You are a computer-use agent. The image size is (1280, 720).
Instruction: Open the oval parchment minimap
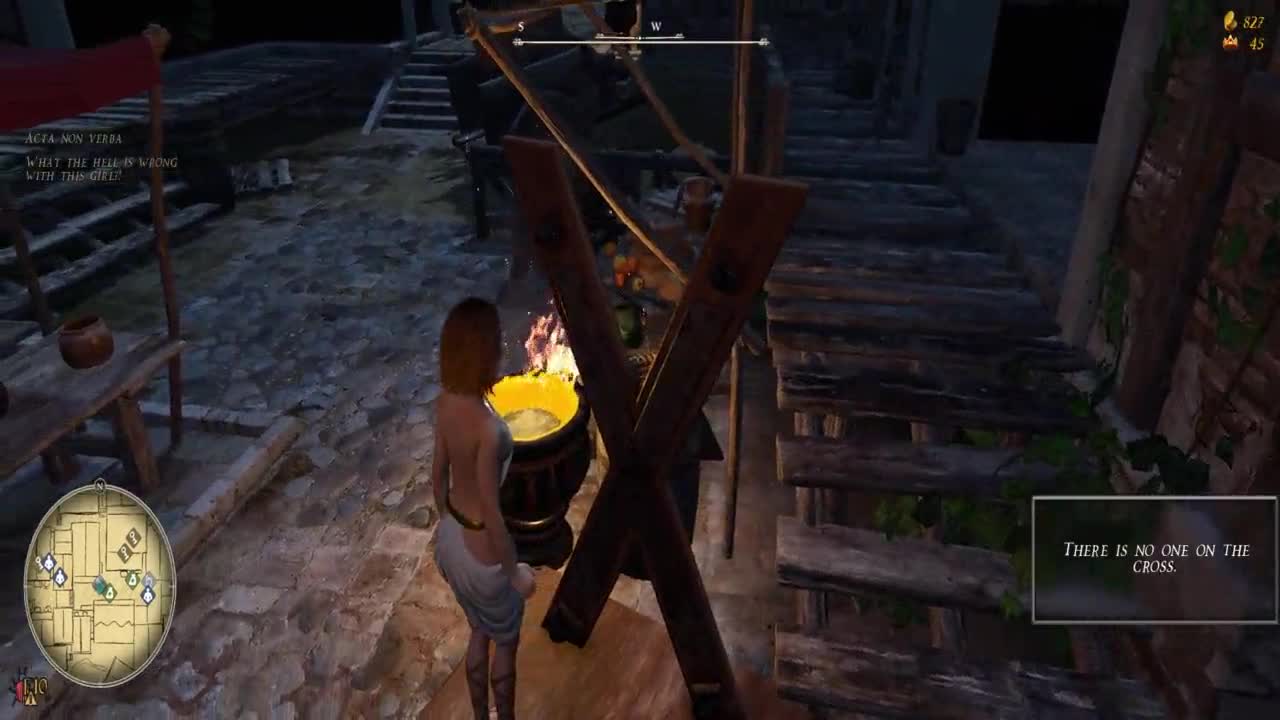click(x=99, y=585)
